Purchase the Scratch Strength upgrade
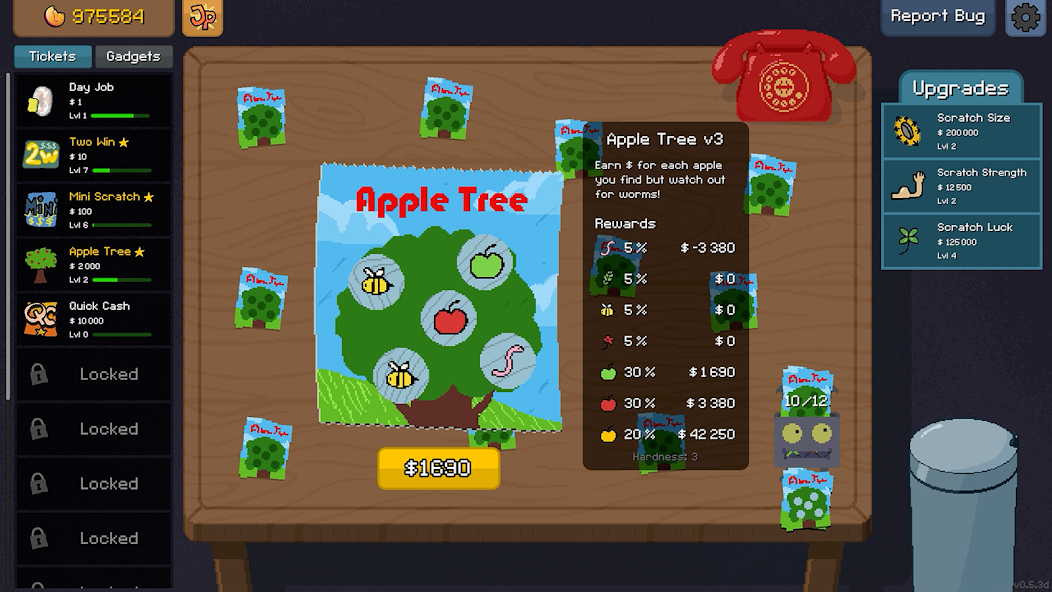Image resolution: width=1052 pixels, height=592 pixels. point(960,186)
